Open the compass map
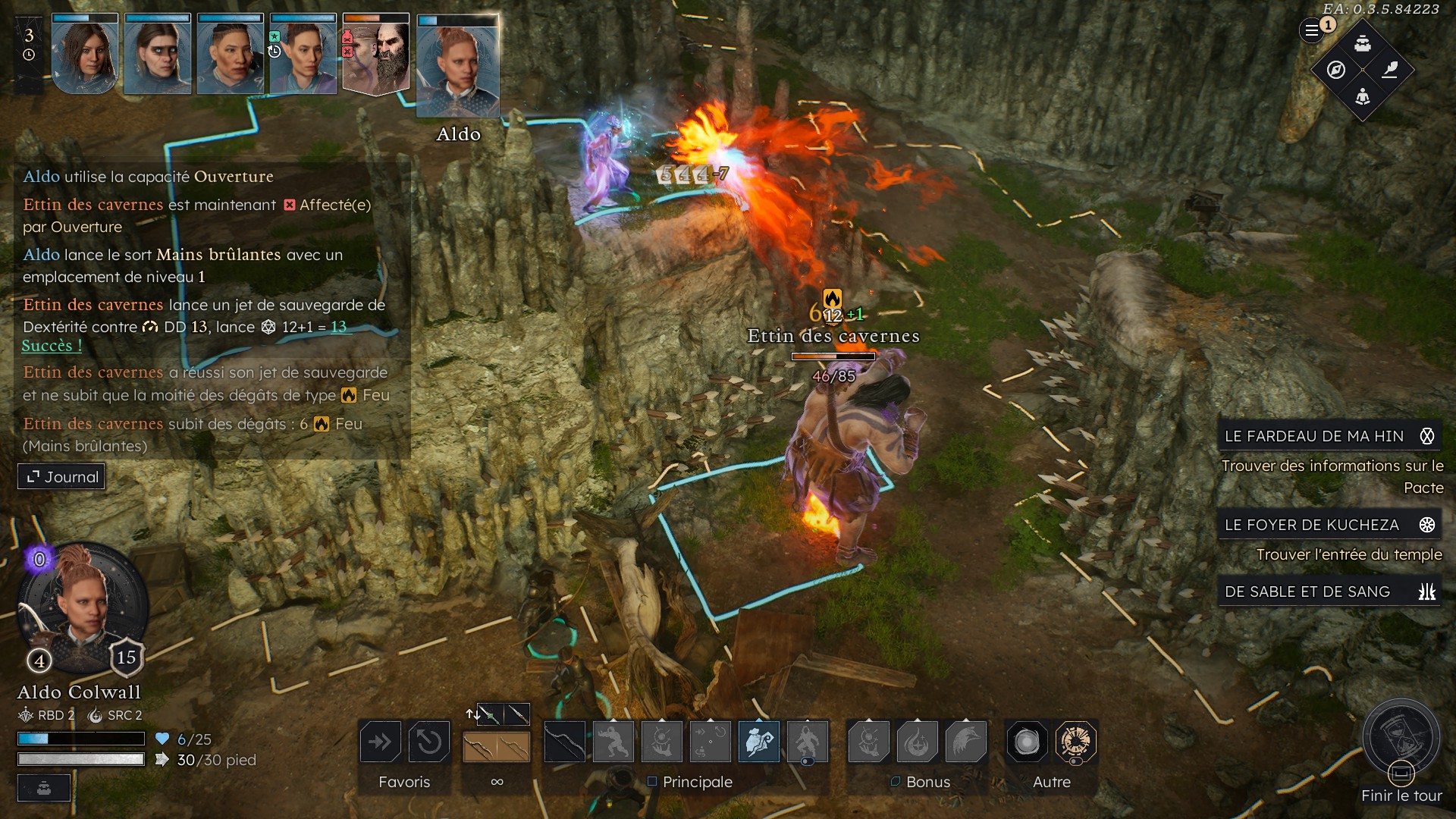Viewport: 1456px width, 819px height. pyautogui.click(x=1336, y=70)
